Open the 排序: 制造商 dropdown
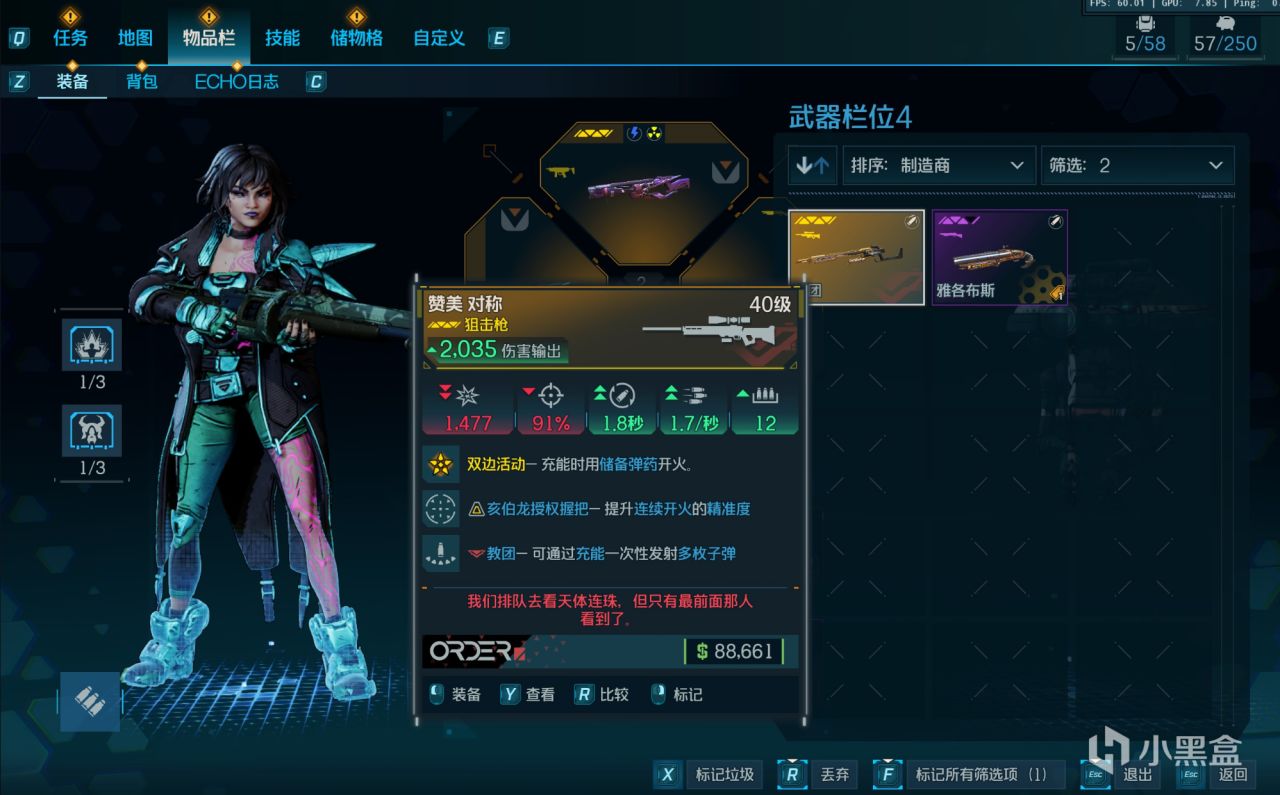Screen dimensions: 1280x795 pos(937,165)
